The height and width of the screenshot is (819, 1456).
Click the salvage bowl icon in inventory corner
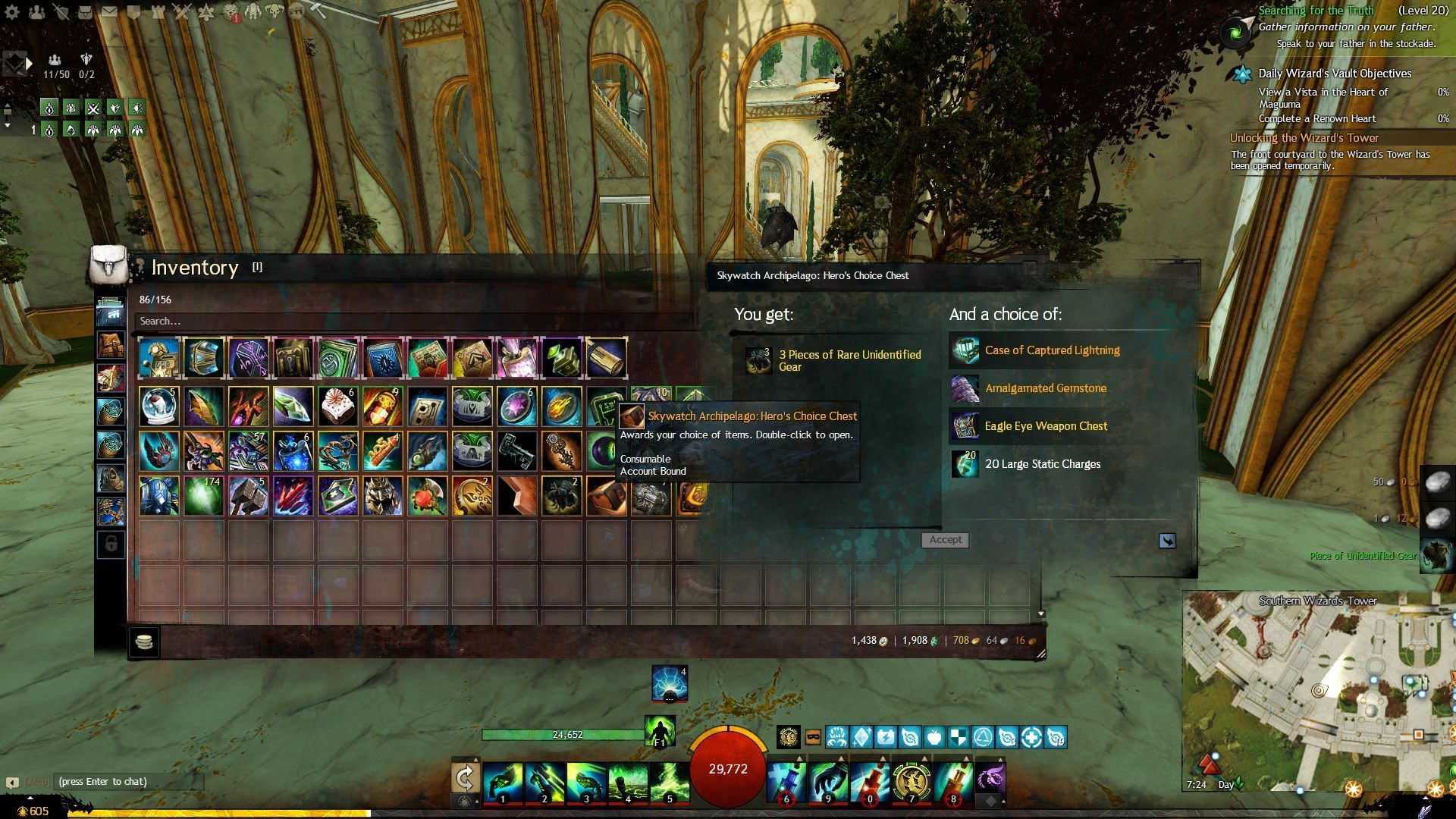point(144,642)
